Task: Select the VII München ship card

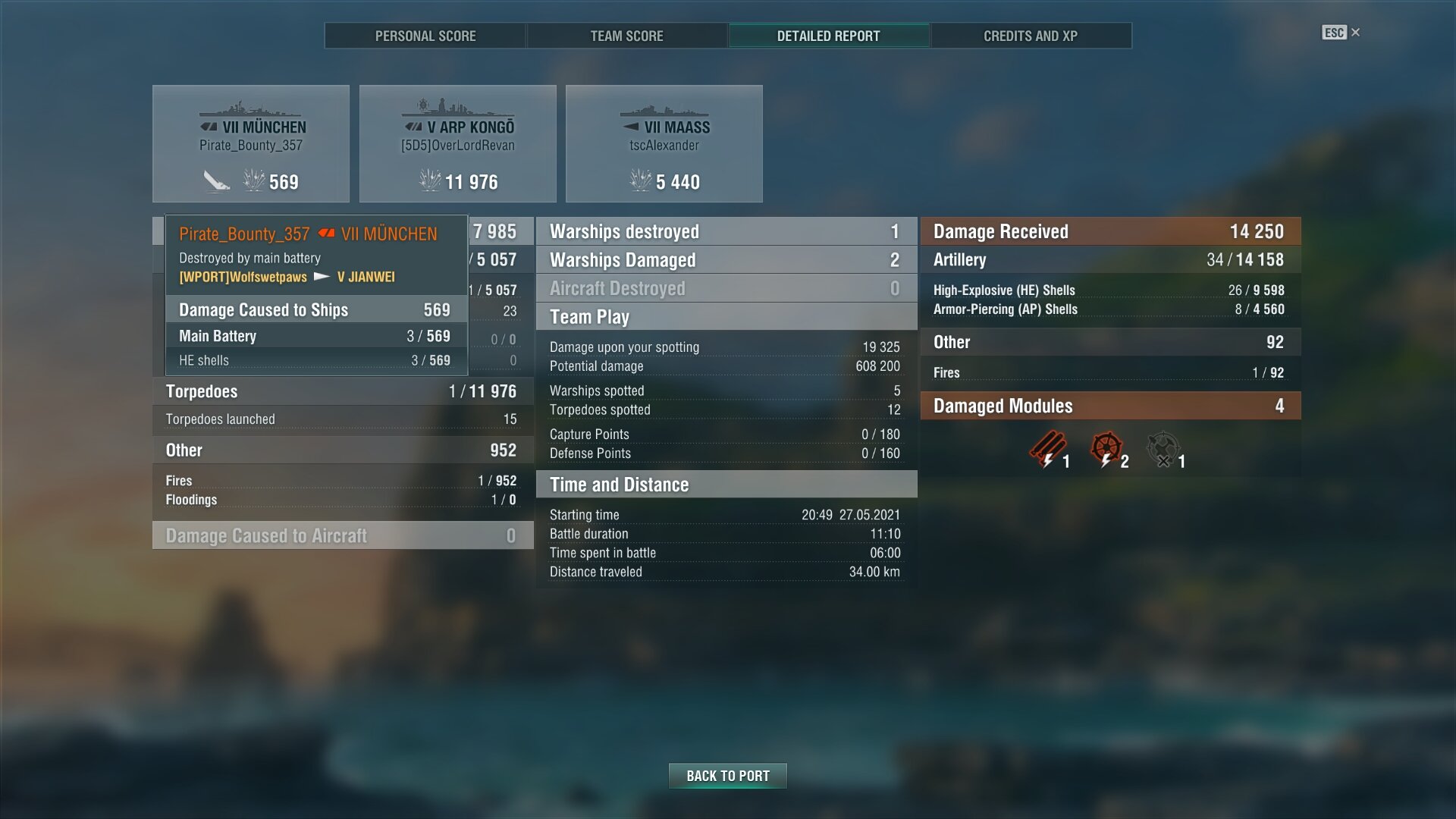Action: [x=251, y=144]
